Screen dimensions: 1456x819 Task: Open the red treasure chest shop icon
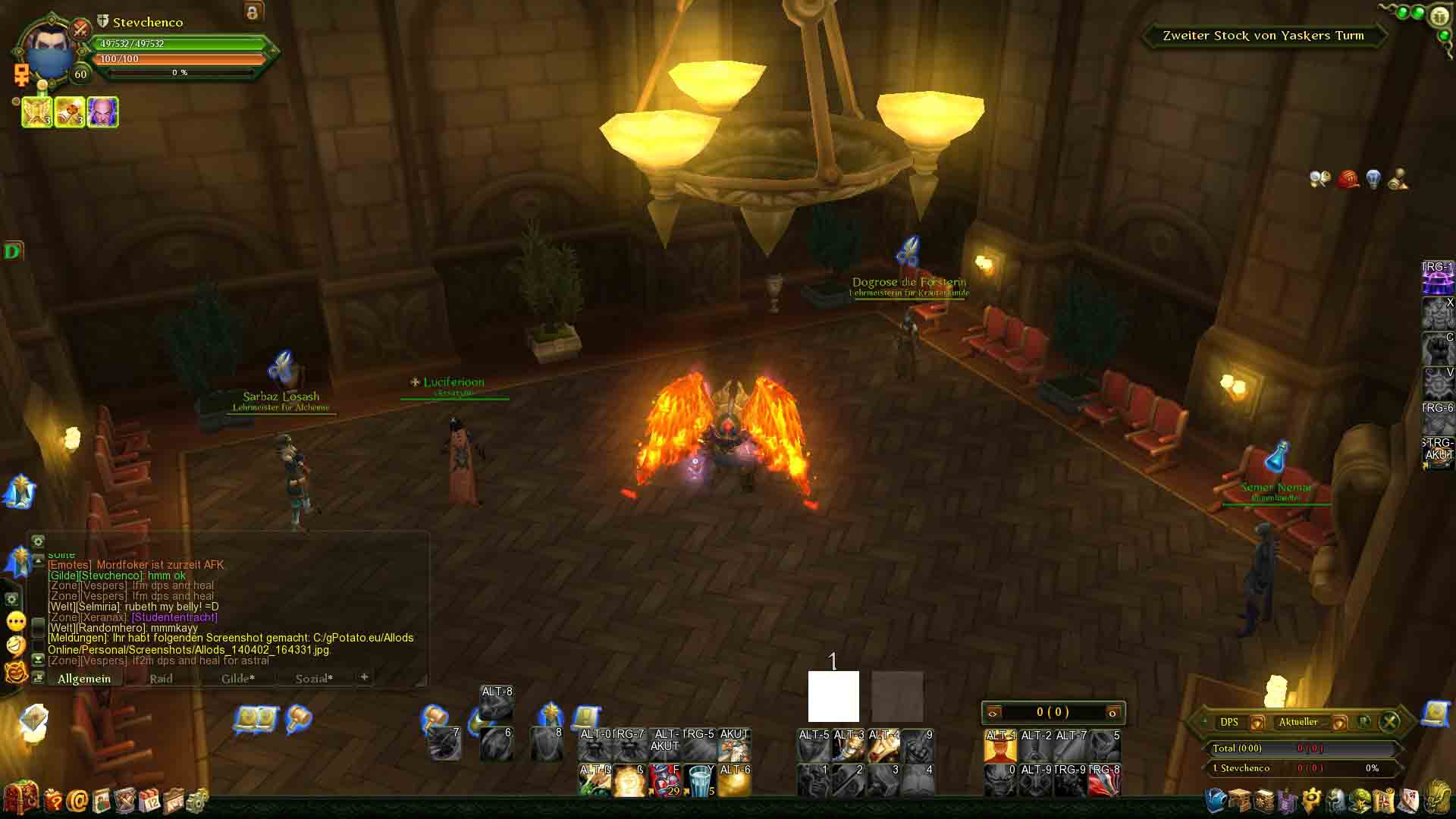pyautogui.click(x=20, y=799)
